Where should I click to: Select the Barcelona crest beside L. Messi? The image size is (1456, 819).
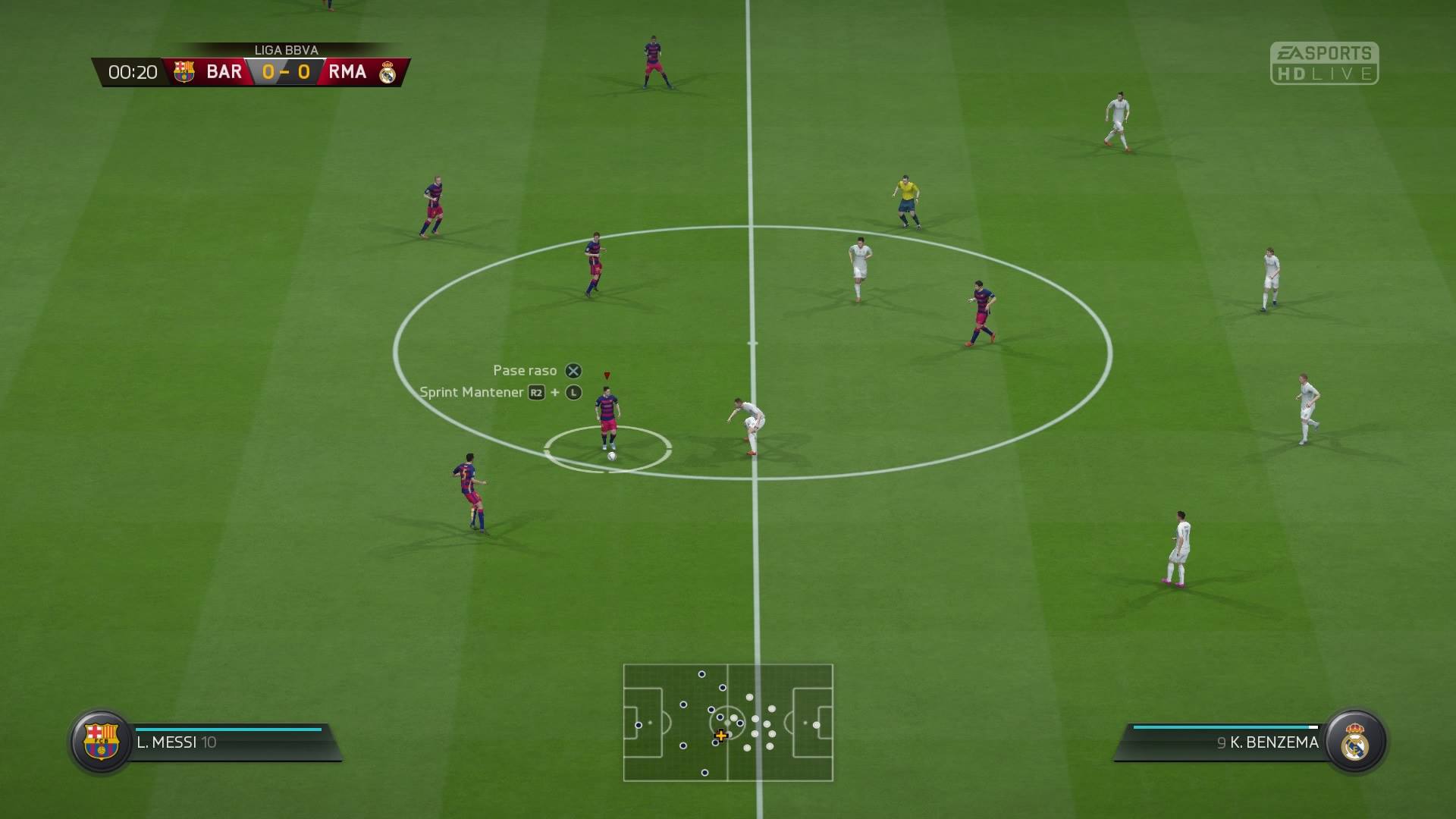click(x=101, y=741)
